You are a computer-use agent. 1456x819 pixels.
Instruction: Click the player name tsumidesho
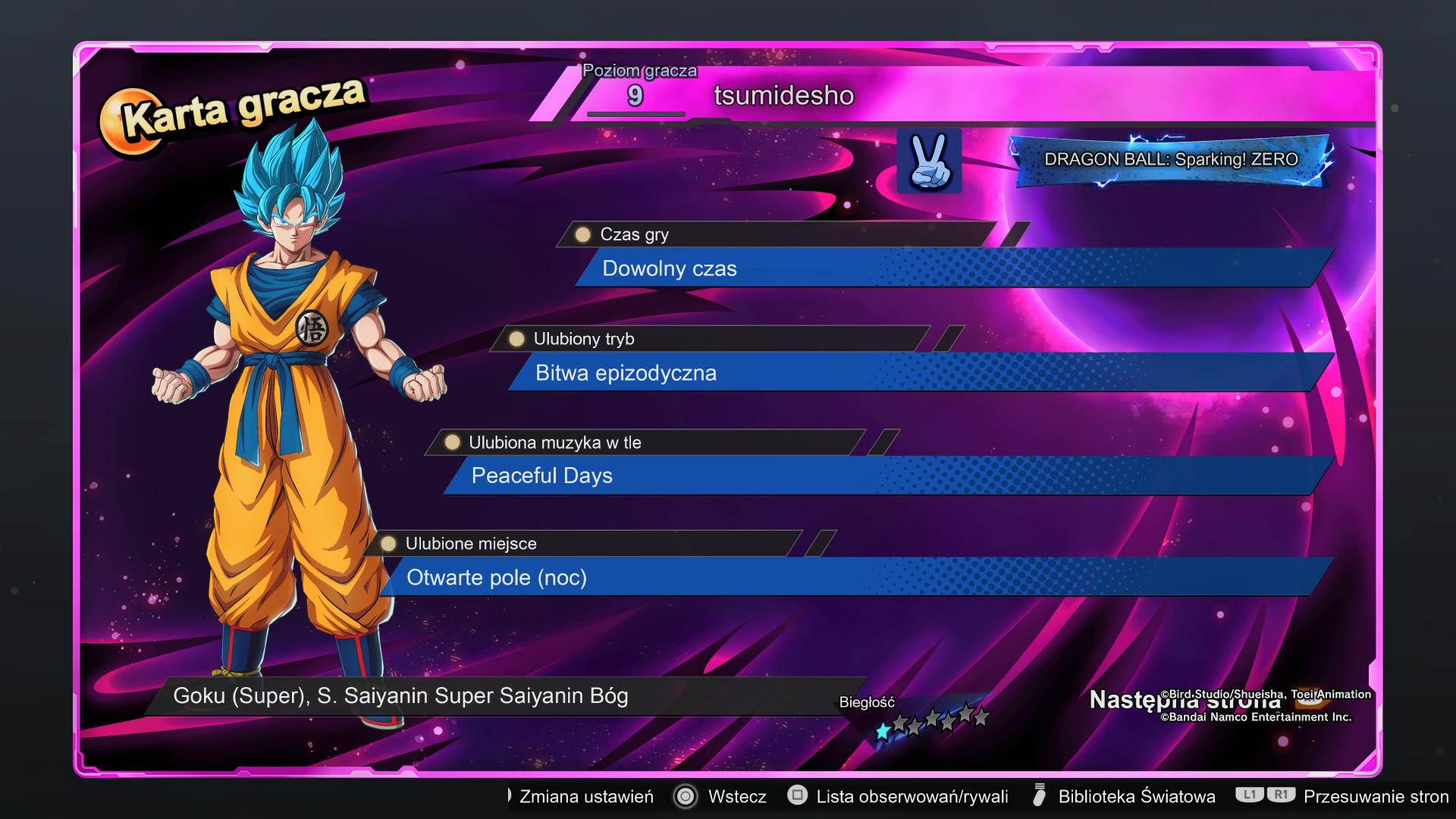click(783, 96)
